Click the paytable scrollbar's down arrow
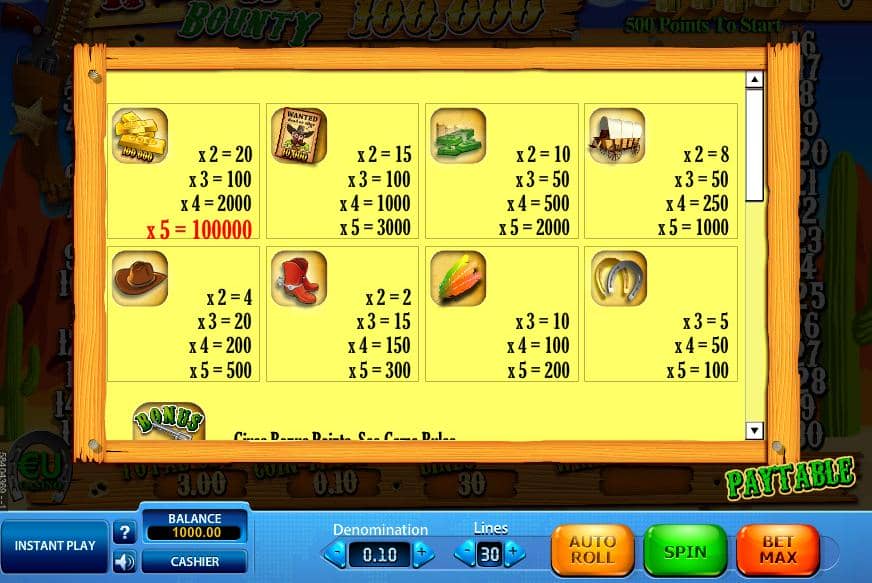 [x=754, y=430]
